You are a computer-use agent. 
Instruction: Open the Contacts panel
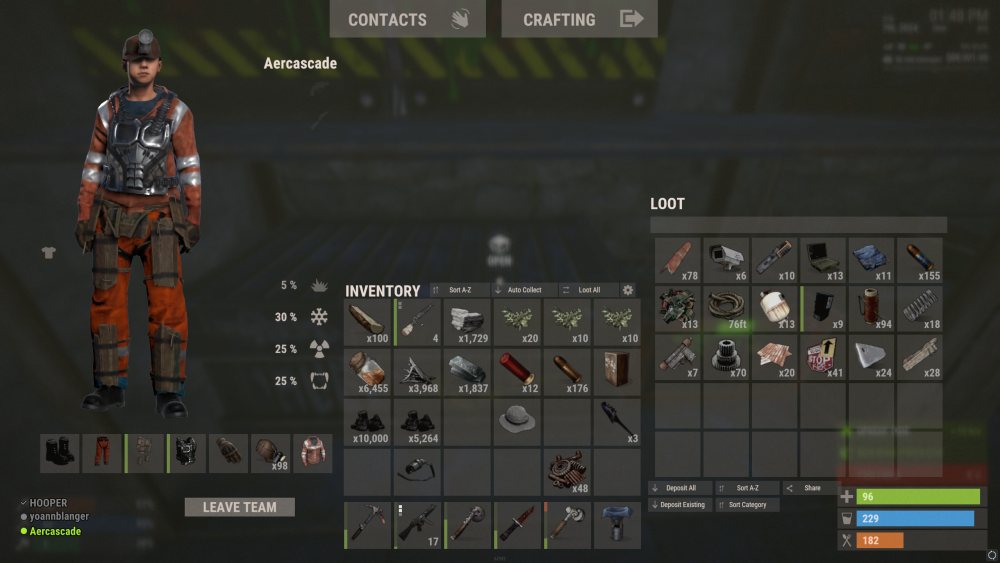click(x=407, y=19)
